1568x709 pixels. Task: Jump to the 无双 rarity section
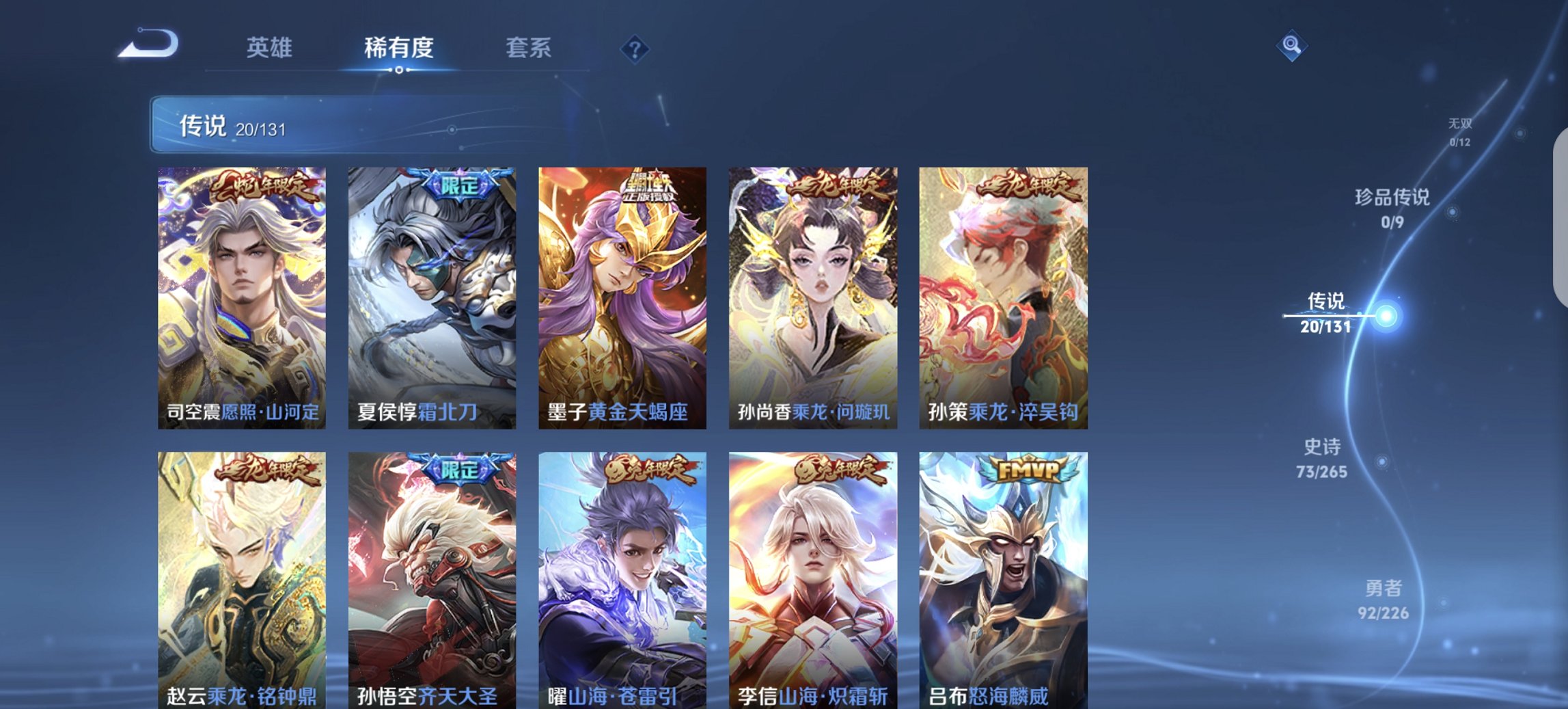[1459, 131]
